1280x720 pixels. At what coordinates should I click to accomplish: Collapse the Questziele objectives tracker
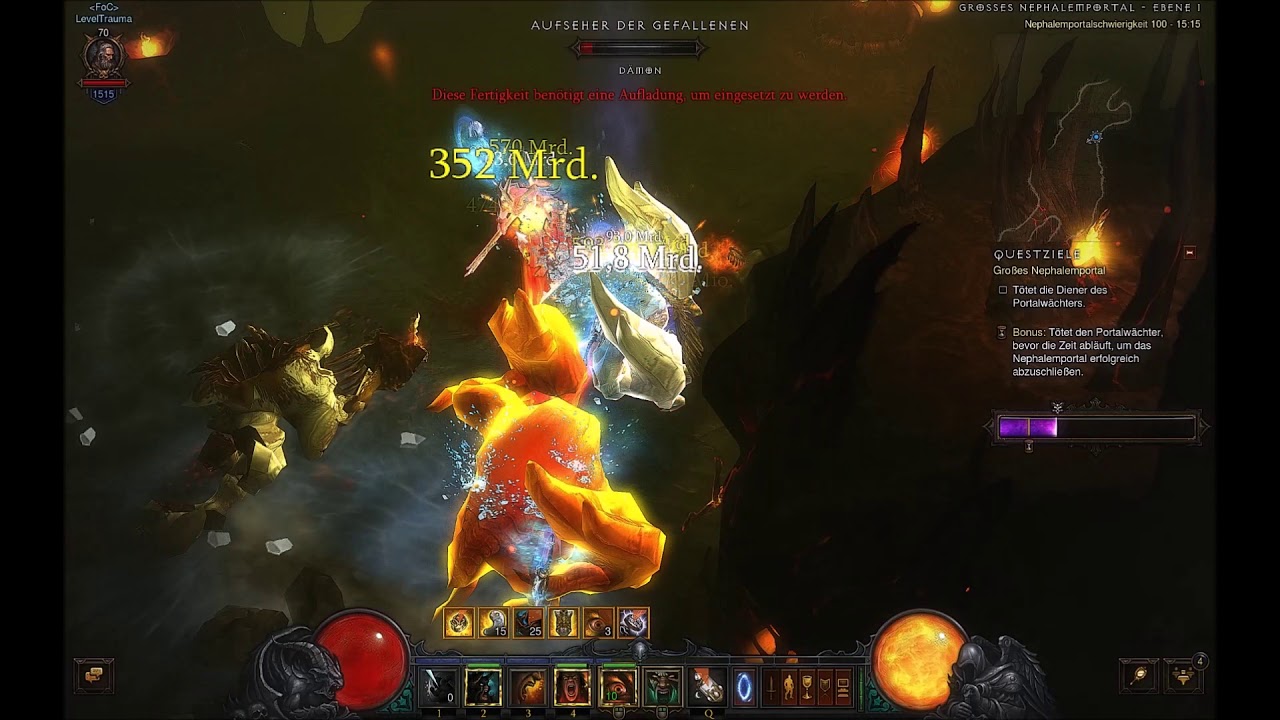click(x=1189, y=253)
